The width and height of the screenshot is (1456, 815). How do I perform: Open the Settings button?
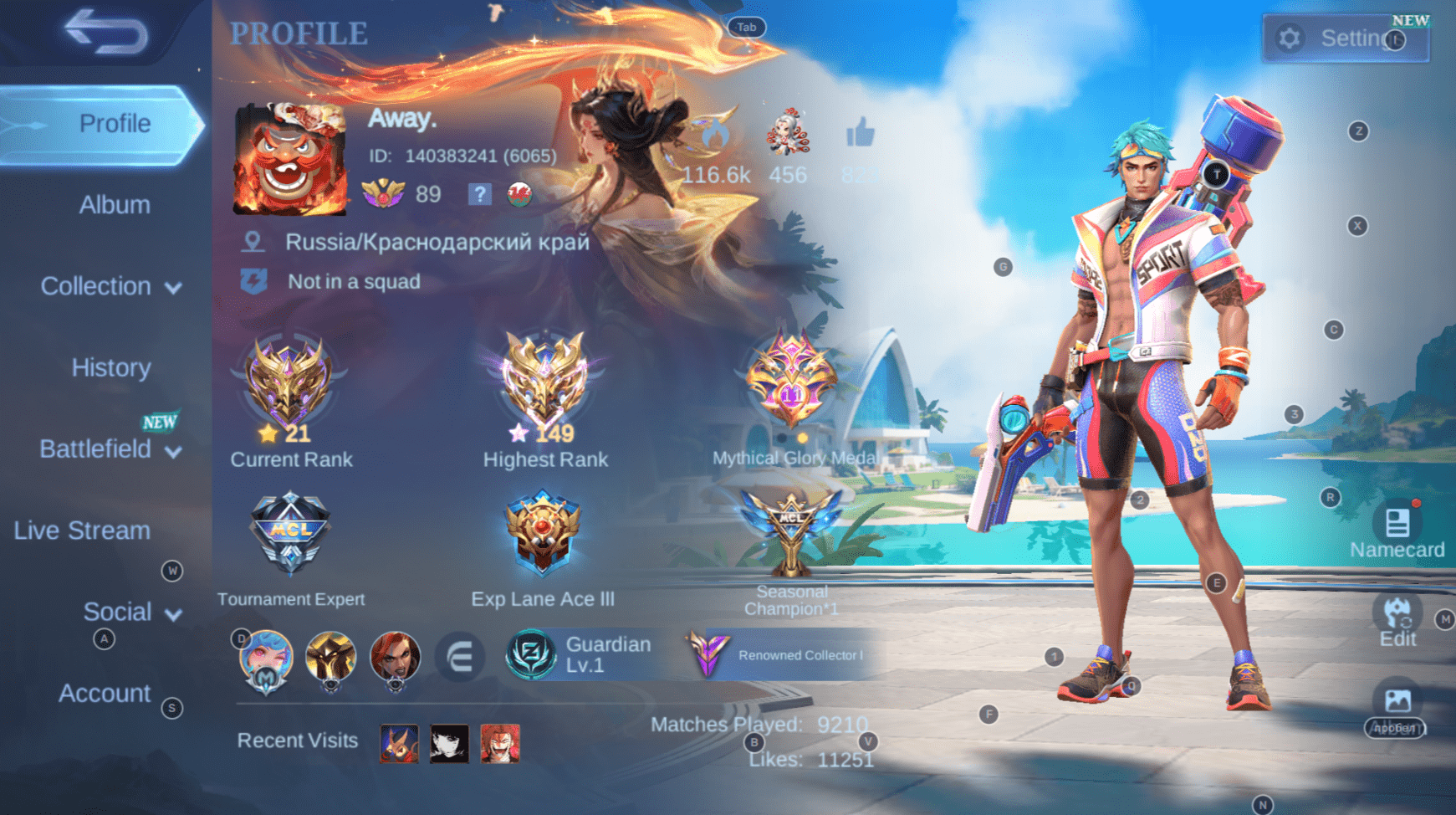[x=1345, y=38]
